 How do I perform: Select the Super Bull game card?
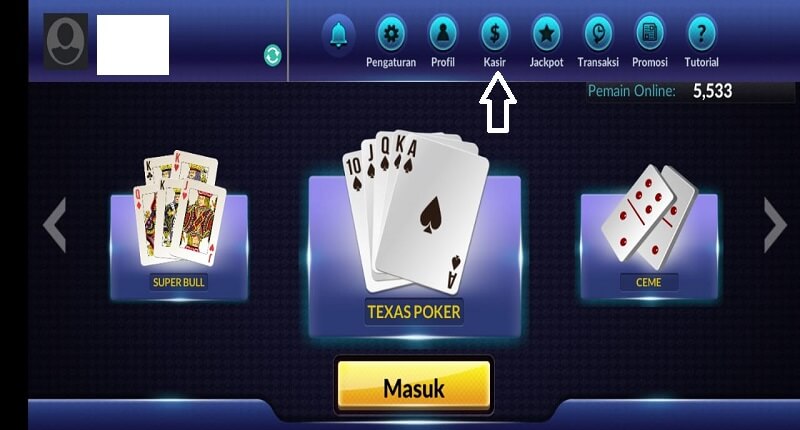click(180, 230)
